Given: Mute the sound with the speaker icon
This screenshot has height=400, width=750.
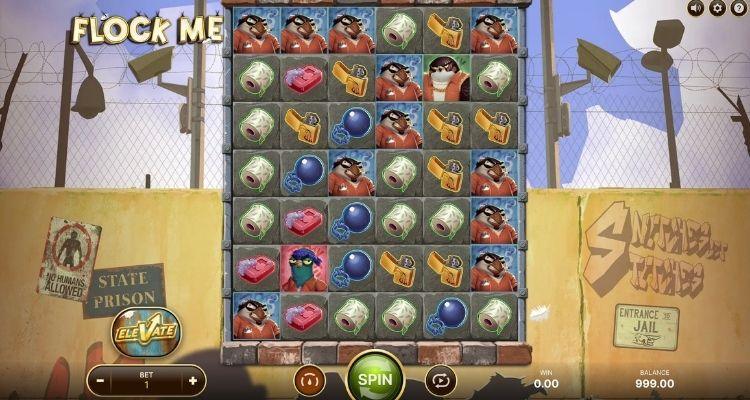Looking at the screenshot, I should [x=696, y=8].
